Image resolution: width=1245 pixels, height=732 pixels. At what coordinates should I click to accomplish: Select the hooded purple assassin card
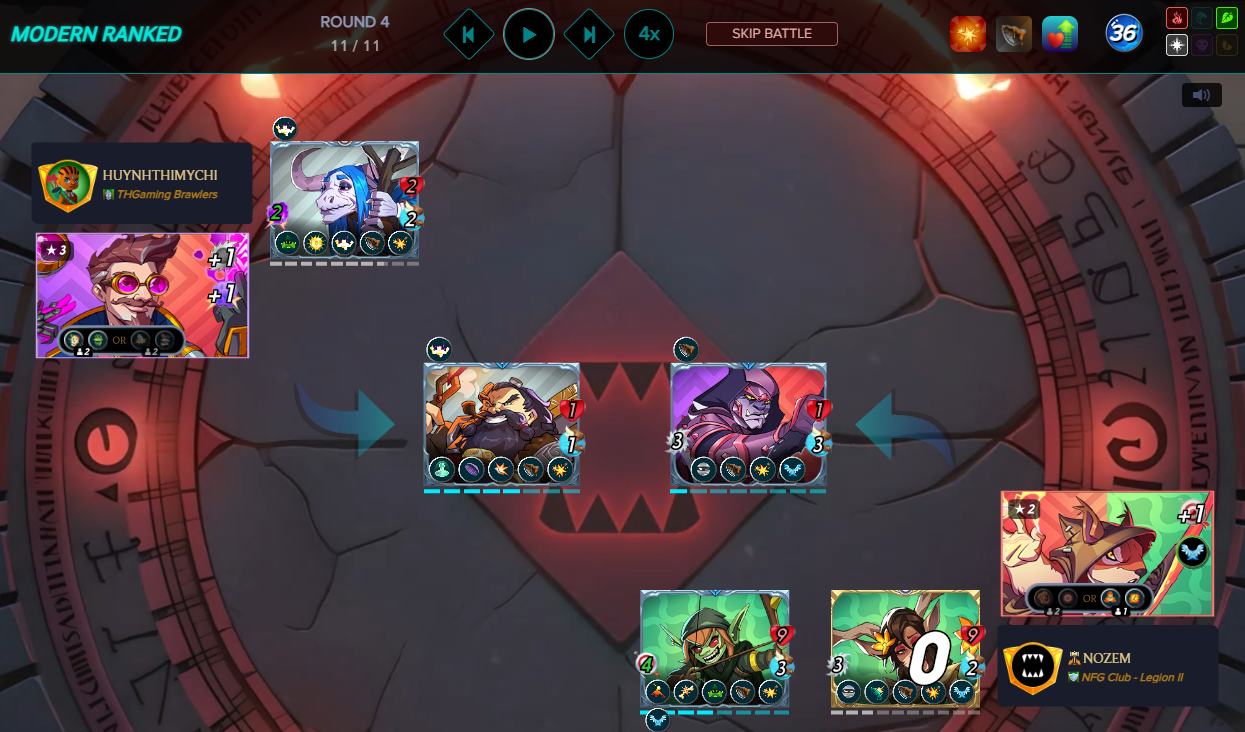tap(748, 424)
